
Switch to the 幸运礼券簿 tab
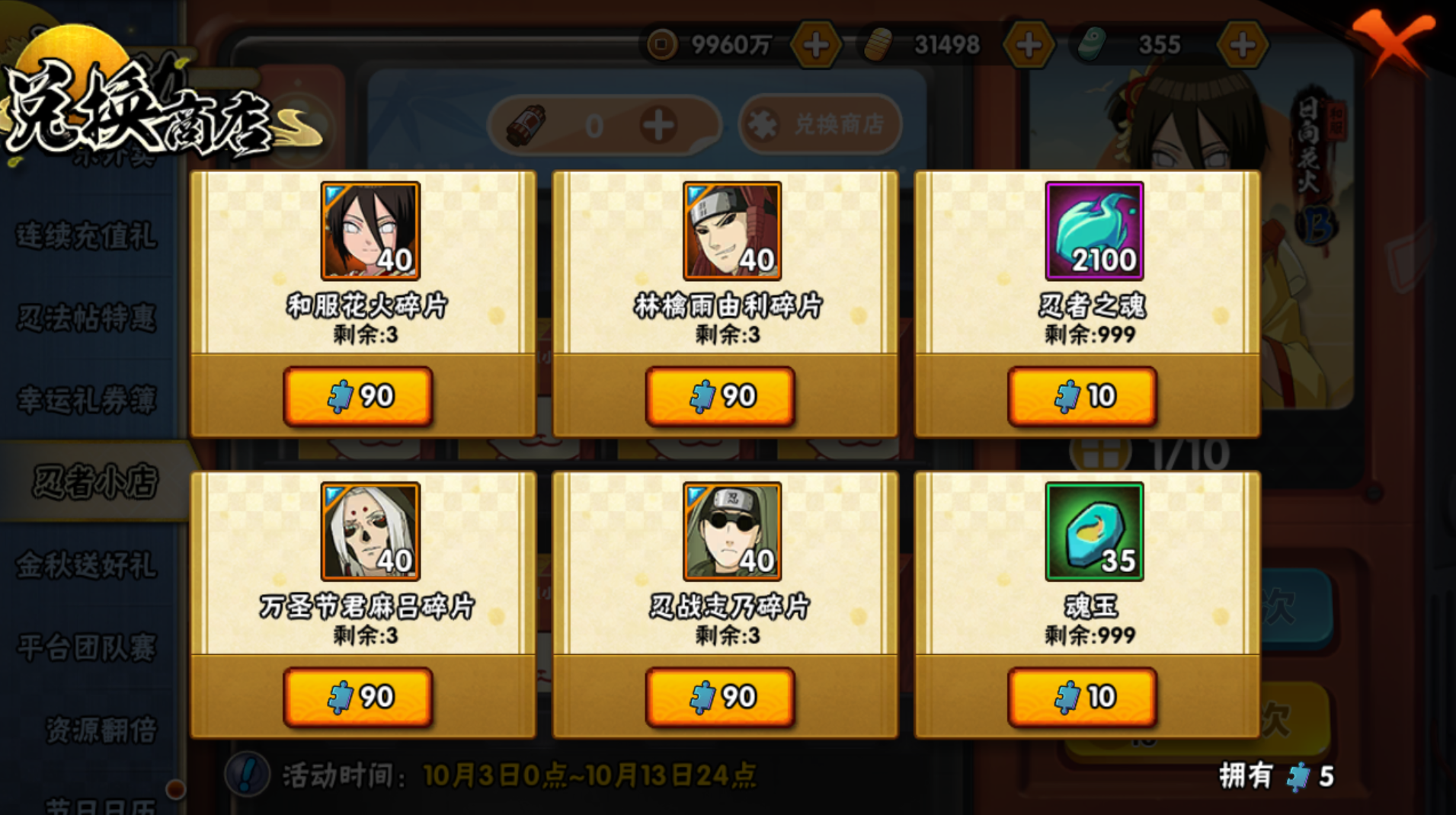[87, 400]
